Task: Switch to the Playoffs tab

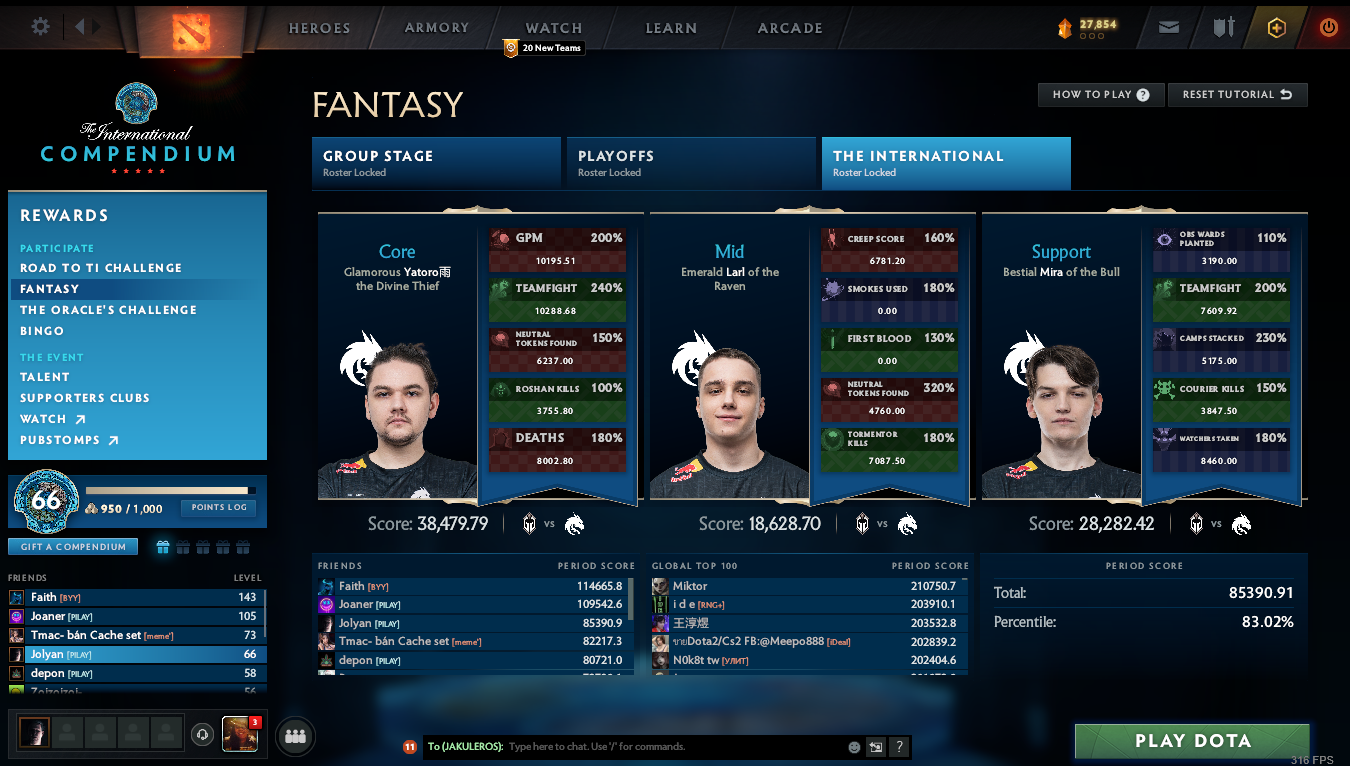Action: coord(690,163)
